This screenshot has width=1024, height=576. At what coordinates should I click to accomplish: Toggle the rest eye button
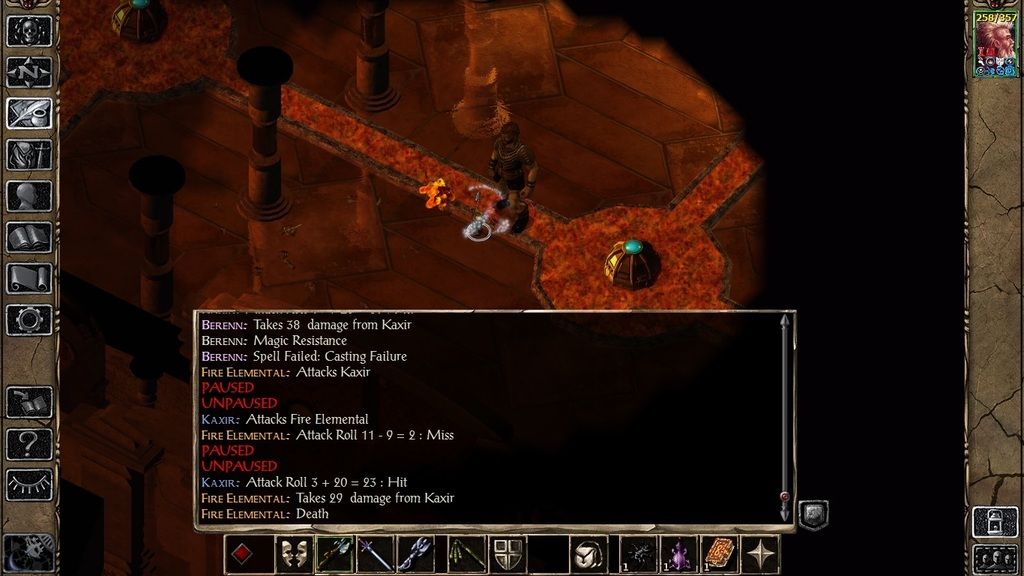[x=29, y=484]
